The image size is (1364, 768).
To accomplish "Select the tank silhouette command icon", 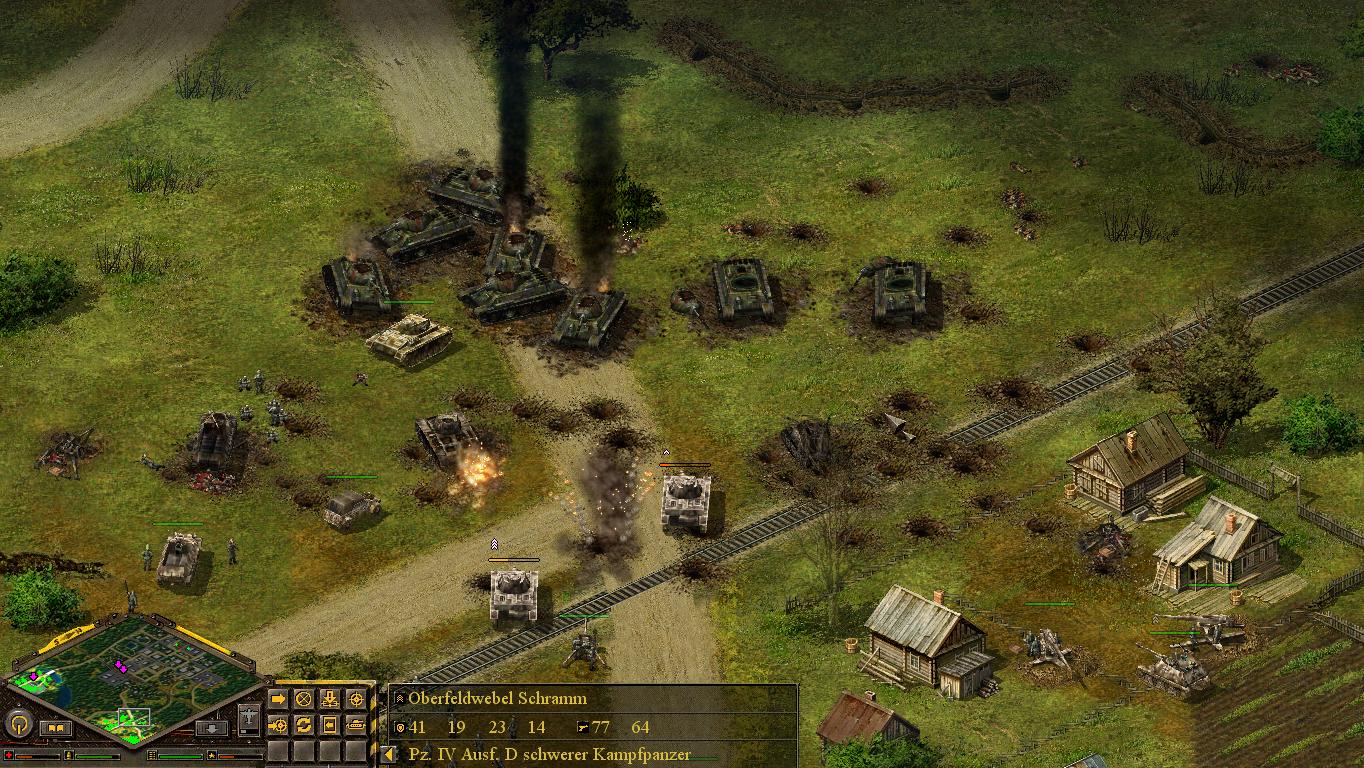I will 355,724.
